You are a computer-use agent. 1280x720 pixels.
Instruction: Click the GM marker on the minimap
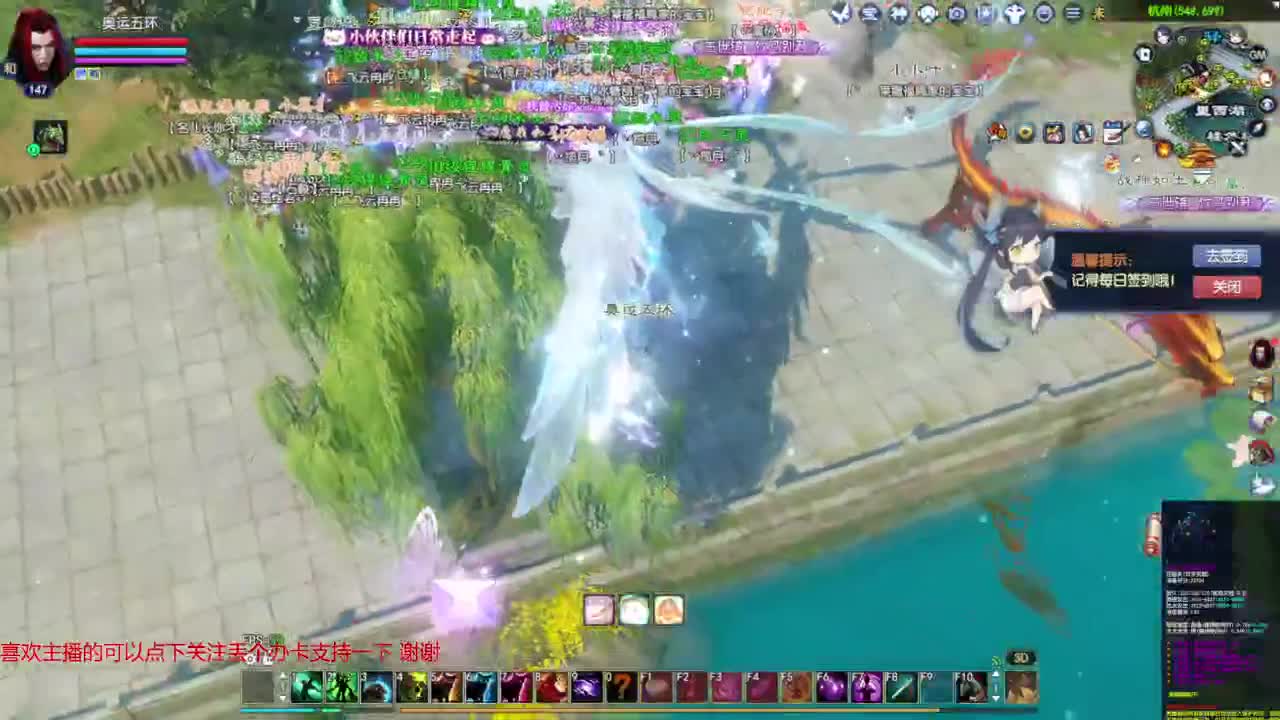click(1256, 54)
